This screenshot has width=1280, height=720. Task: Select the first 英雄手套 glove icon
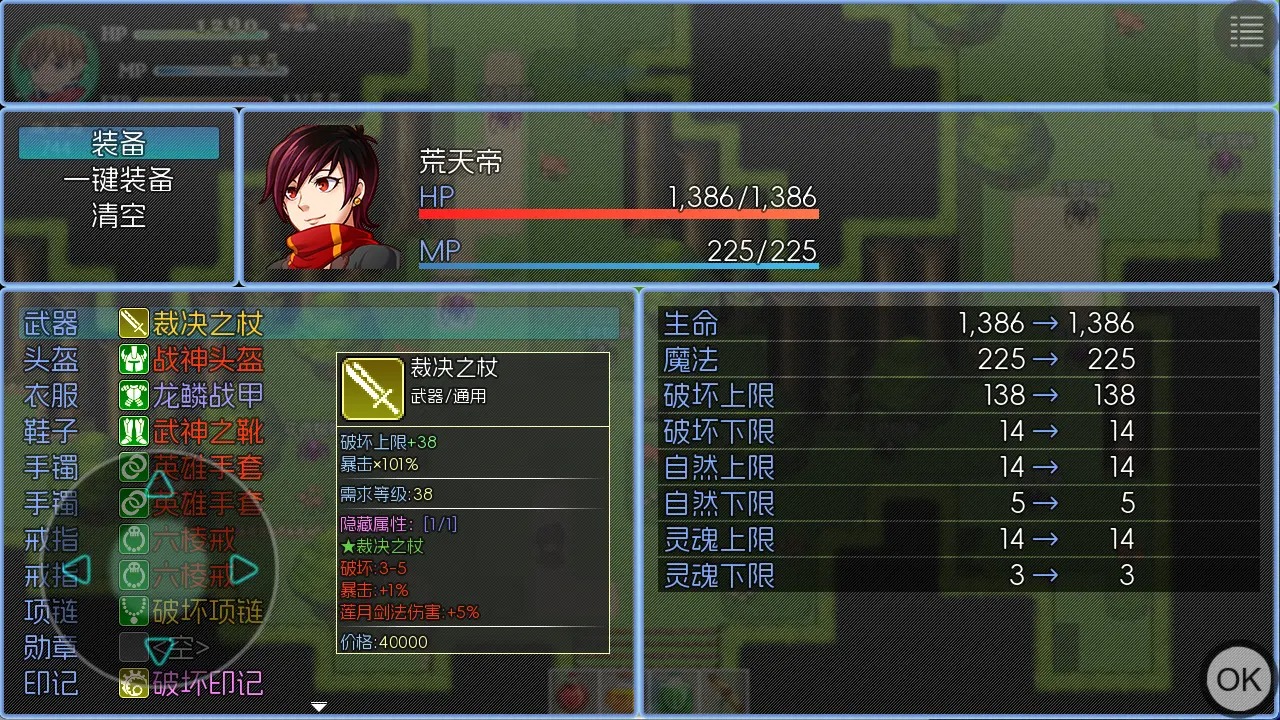tap(136, 466)
